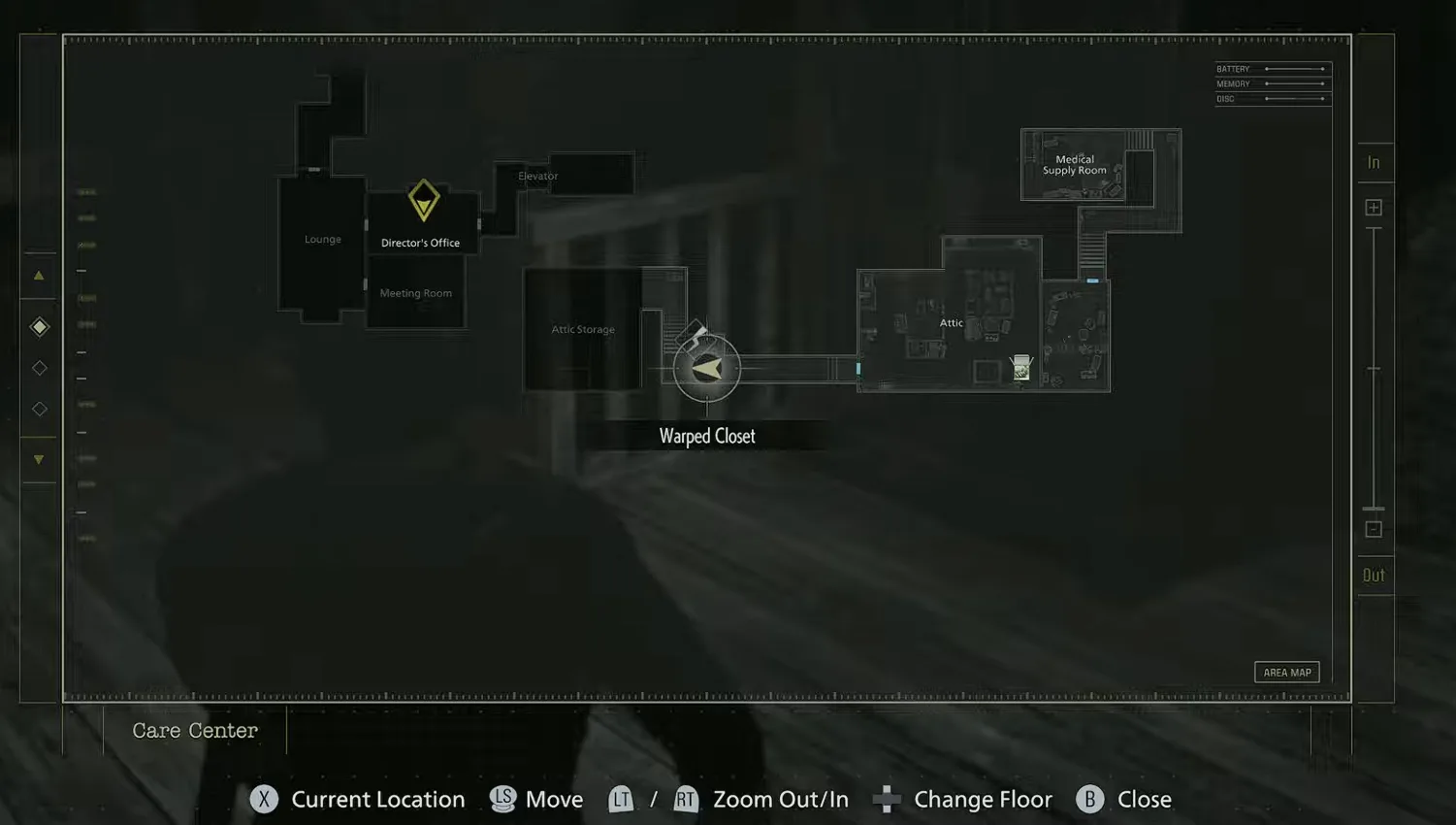
Task: Click the Out zoom button
Action: point(1374,575)
